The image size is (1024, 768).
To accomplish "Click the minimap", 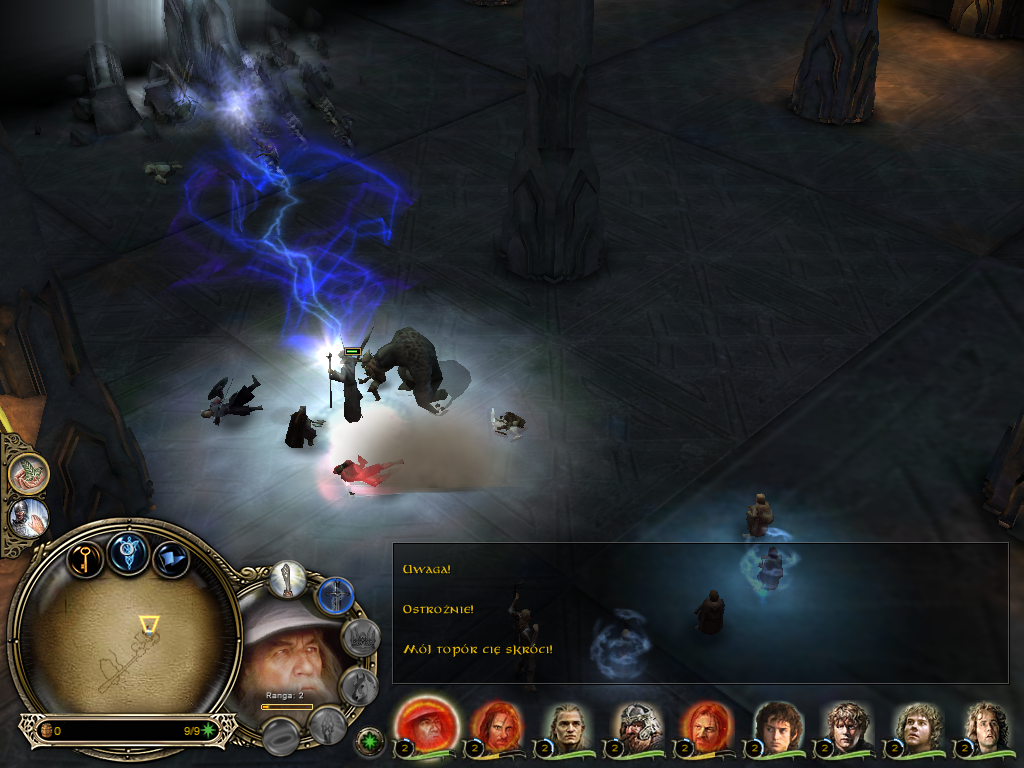I will click(128, 640).
